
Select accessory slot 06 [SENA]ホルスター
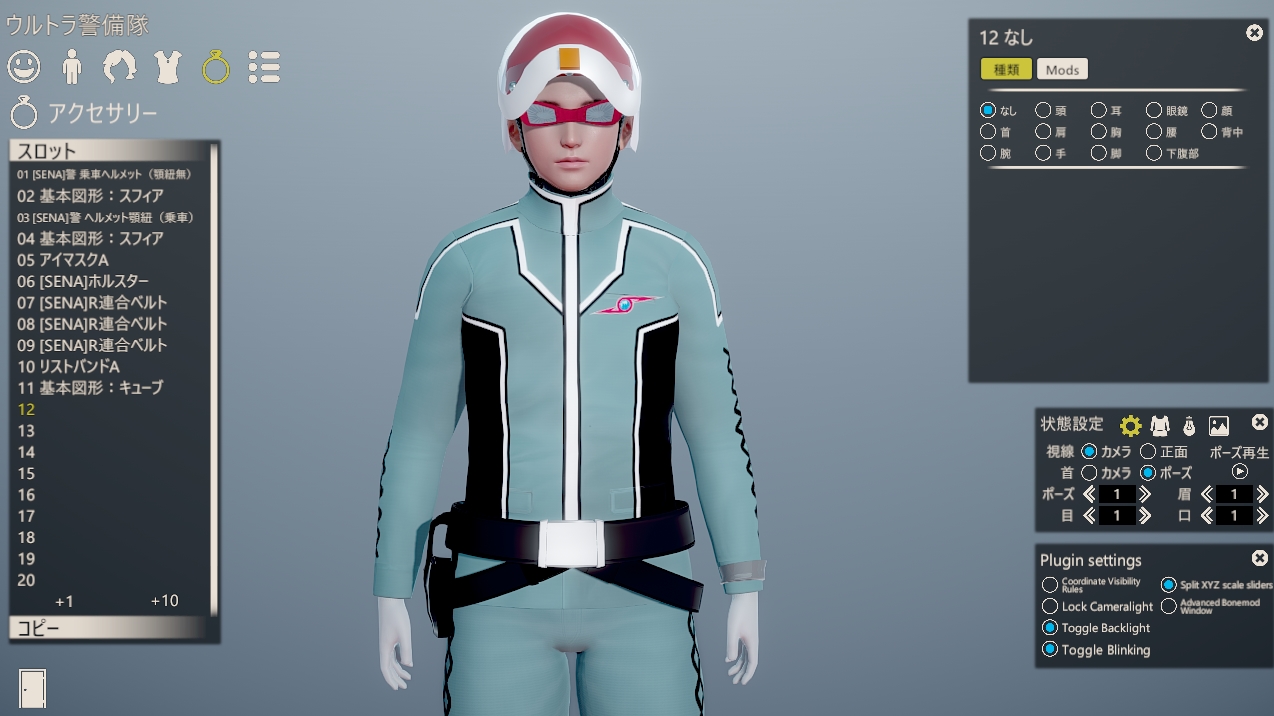[83, 281]
